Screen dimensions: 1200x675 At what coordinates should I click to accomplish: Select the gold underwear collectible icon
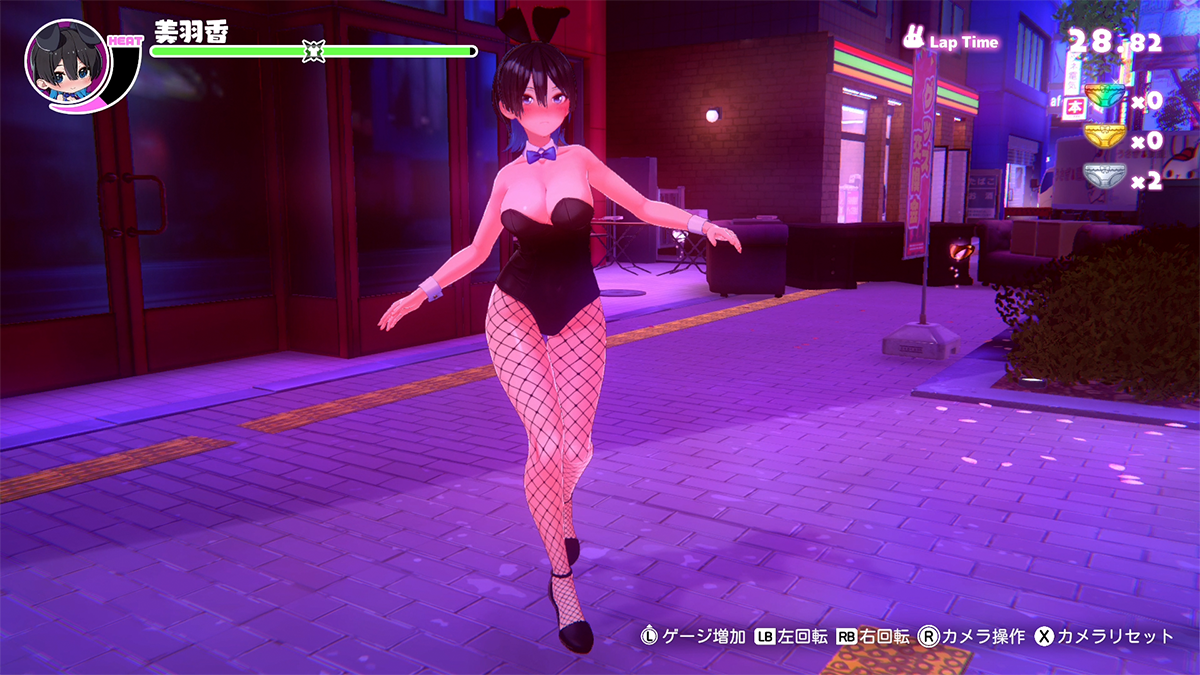[1104, 138]
